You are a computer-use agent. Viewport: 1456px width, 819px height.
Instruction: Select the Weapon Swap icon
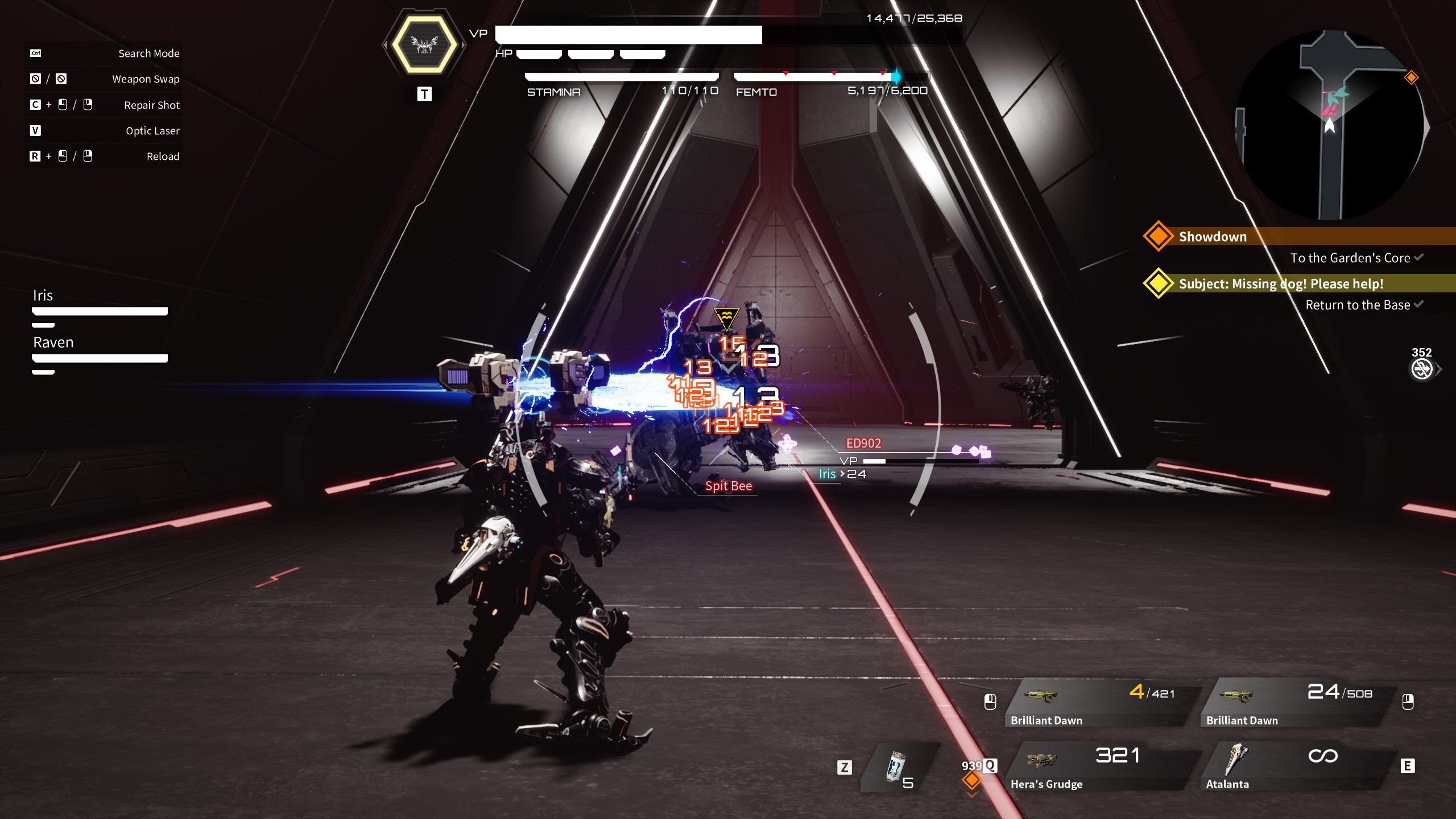[x=35, y=79]
